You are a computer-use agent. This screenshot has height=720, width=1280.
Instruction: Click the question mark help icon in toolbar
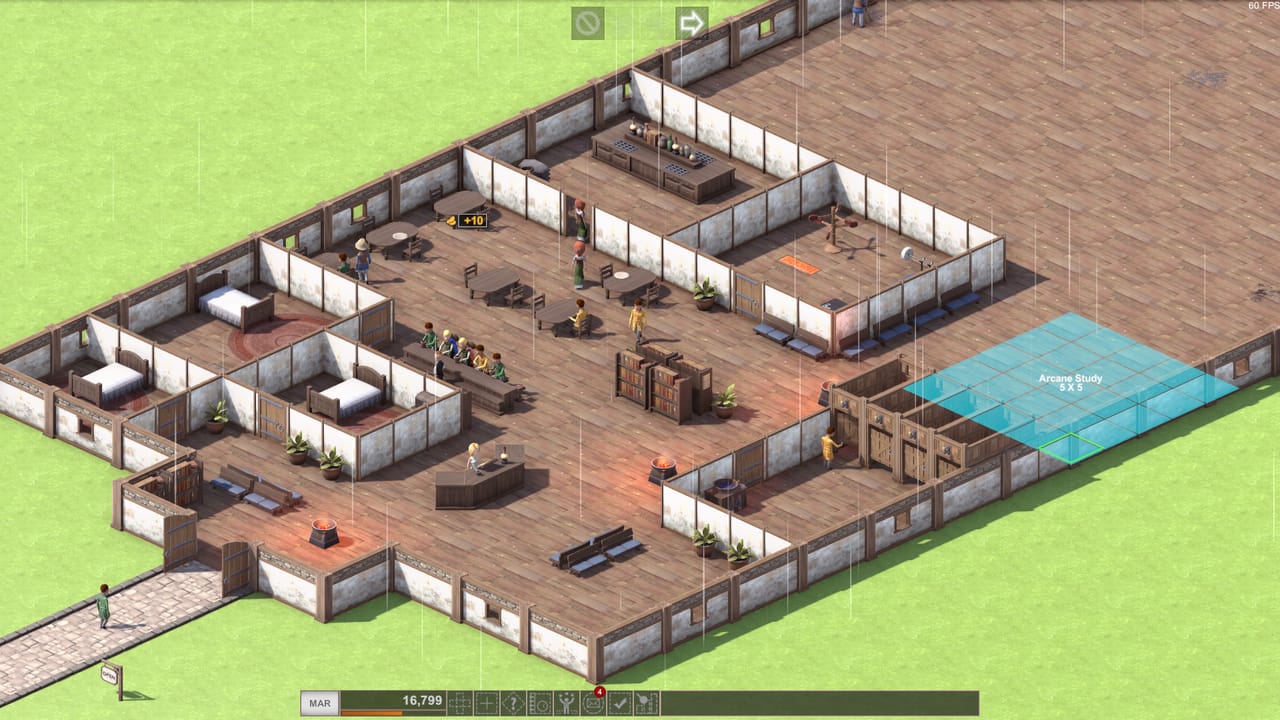click(x=513, y=701)
